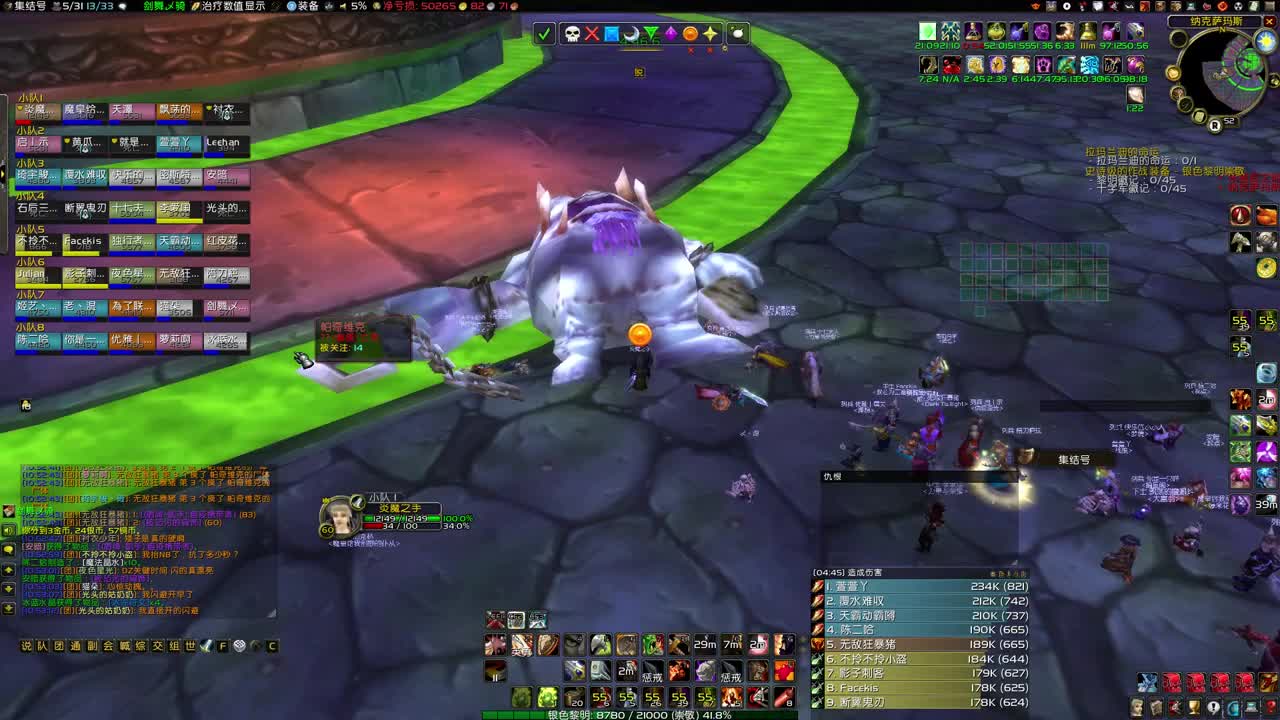Toggle the red X raid marker off
The width and height of the screenshot is (1280, 720).
593,35
